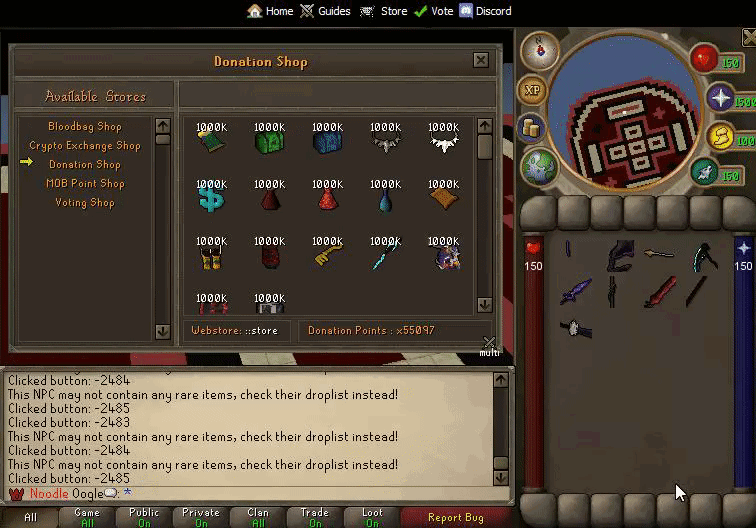
Task: Visit the Store link
Action: pos(384,11)
